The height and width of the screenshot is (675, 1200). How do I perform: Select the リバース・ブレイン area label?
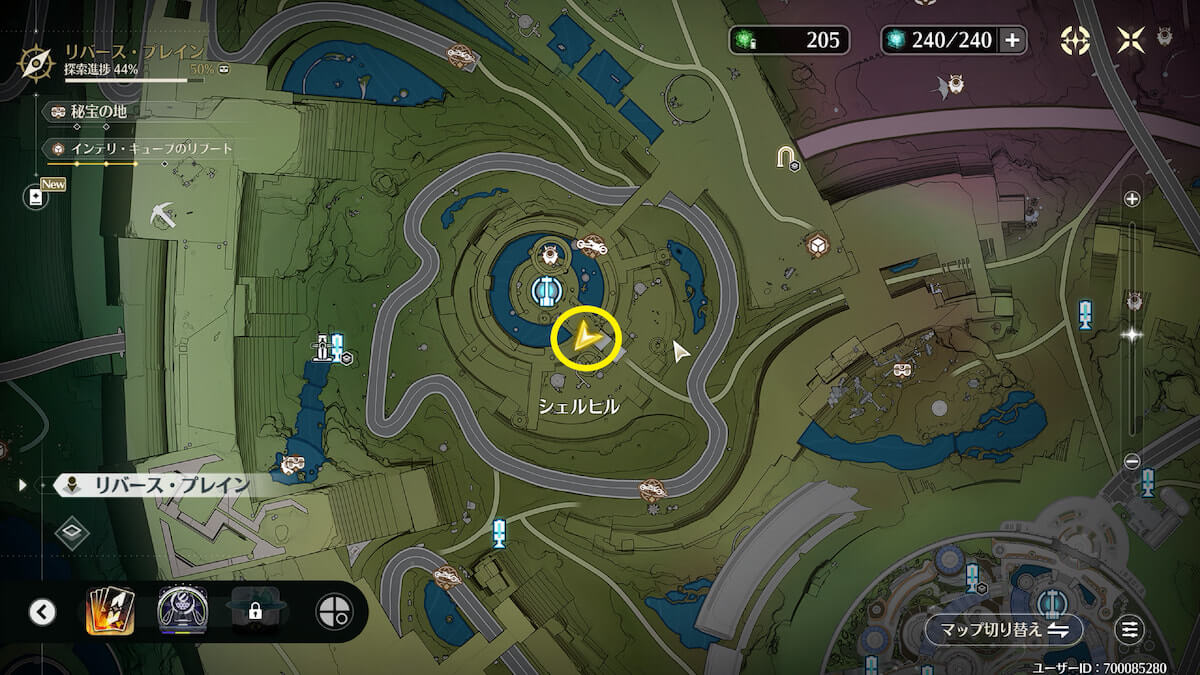coord(160,486)
